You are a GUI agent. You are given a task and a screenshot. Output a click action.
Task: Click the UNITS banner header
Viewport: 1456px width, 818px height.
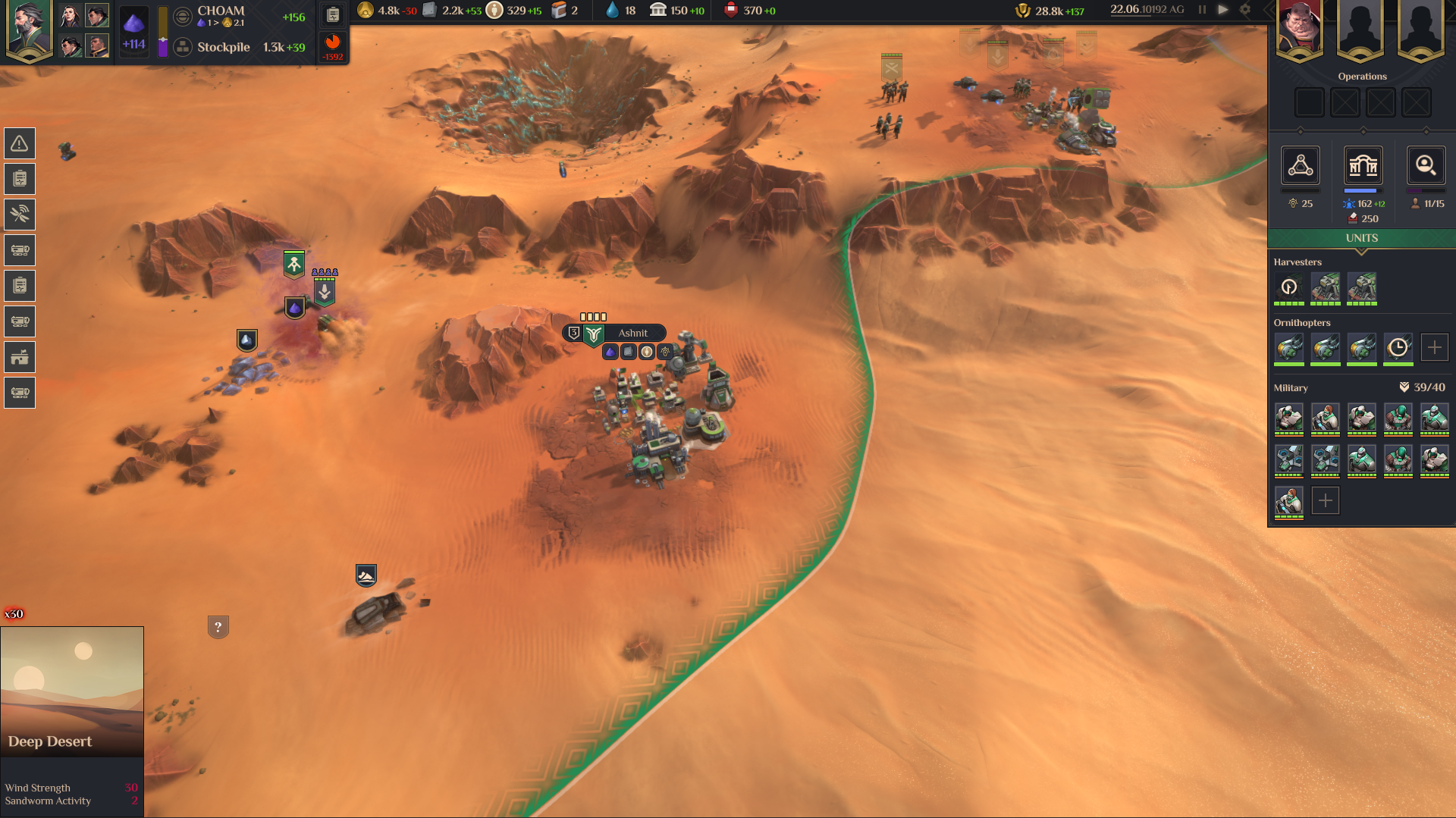pos(1362,237)
